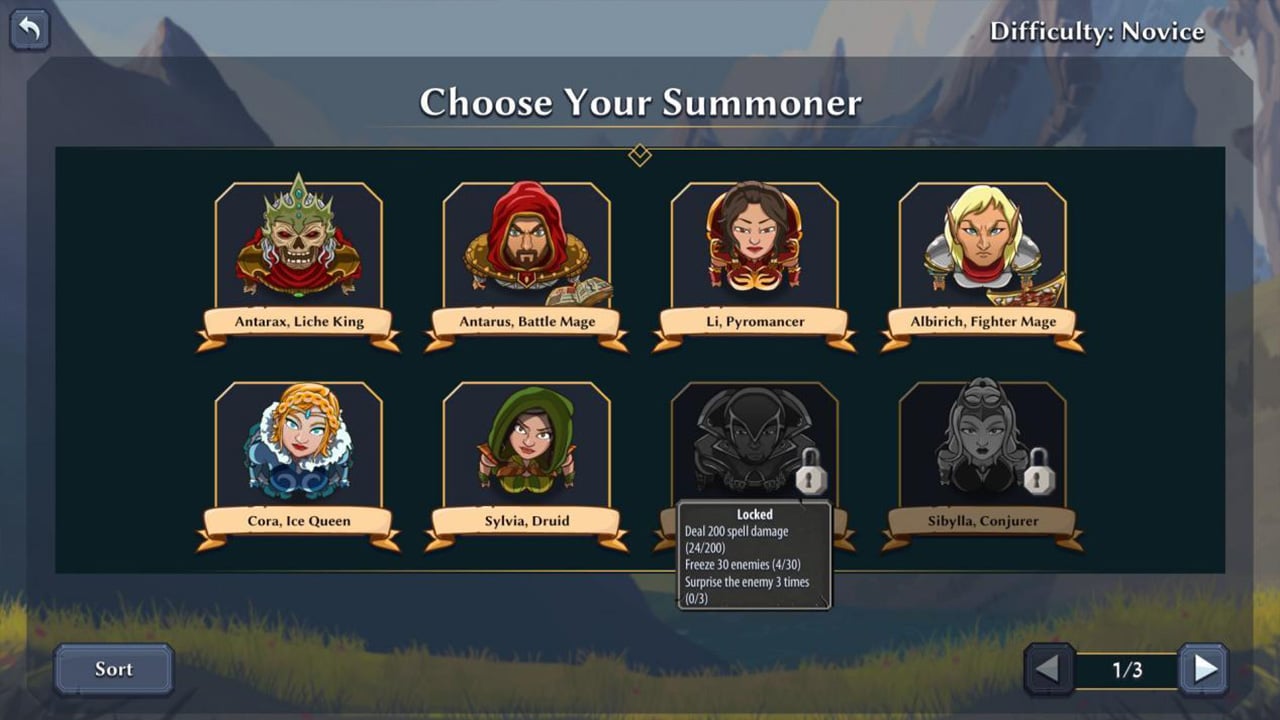This screenshot has height=720, width=1280.
Task: Choose Cora, Ice Queen summoner
Action: coord(300,445)
